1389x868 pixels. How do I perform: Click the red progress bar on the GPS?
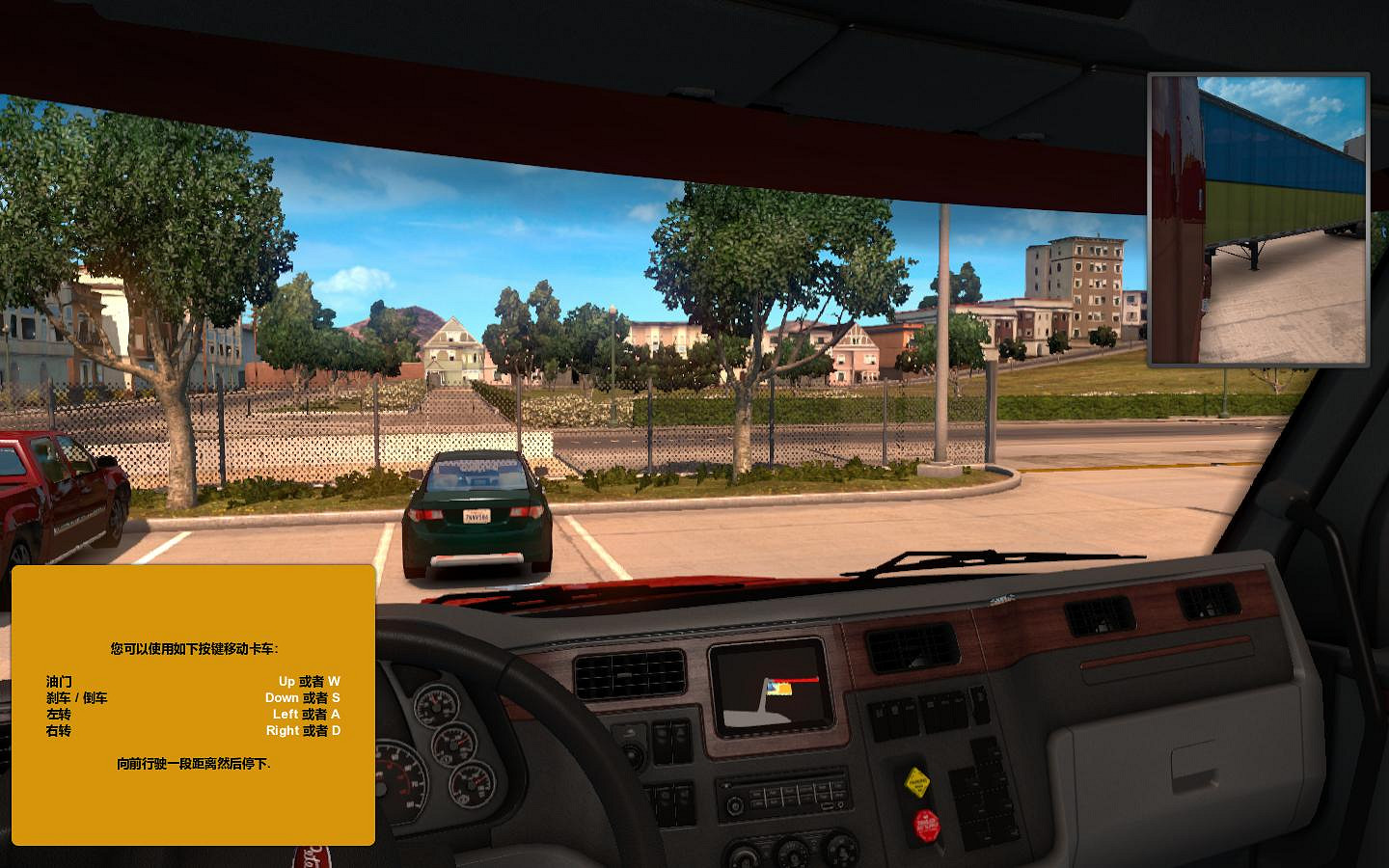[x=793, y=679]
